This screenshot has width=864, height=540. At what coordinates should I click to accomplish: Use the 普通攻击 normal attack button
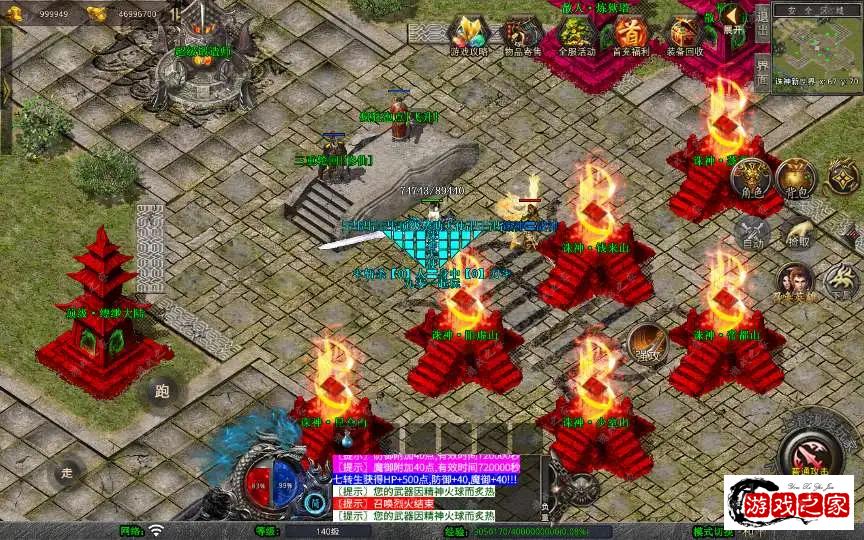click(812, 449)
